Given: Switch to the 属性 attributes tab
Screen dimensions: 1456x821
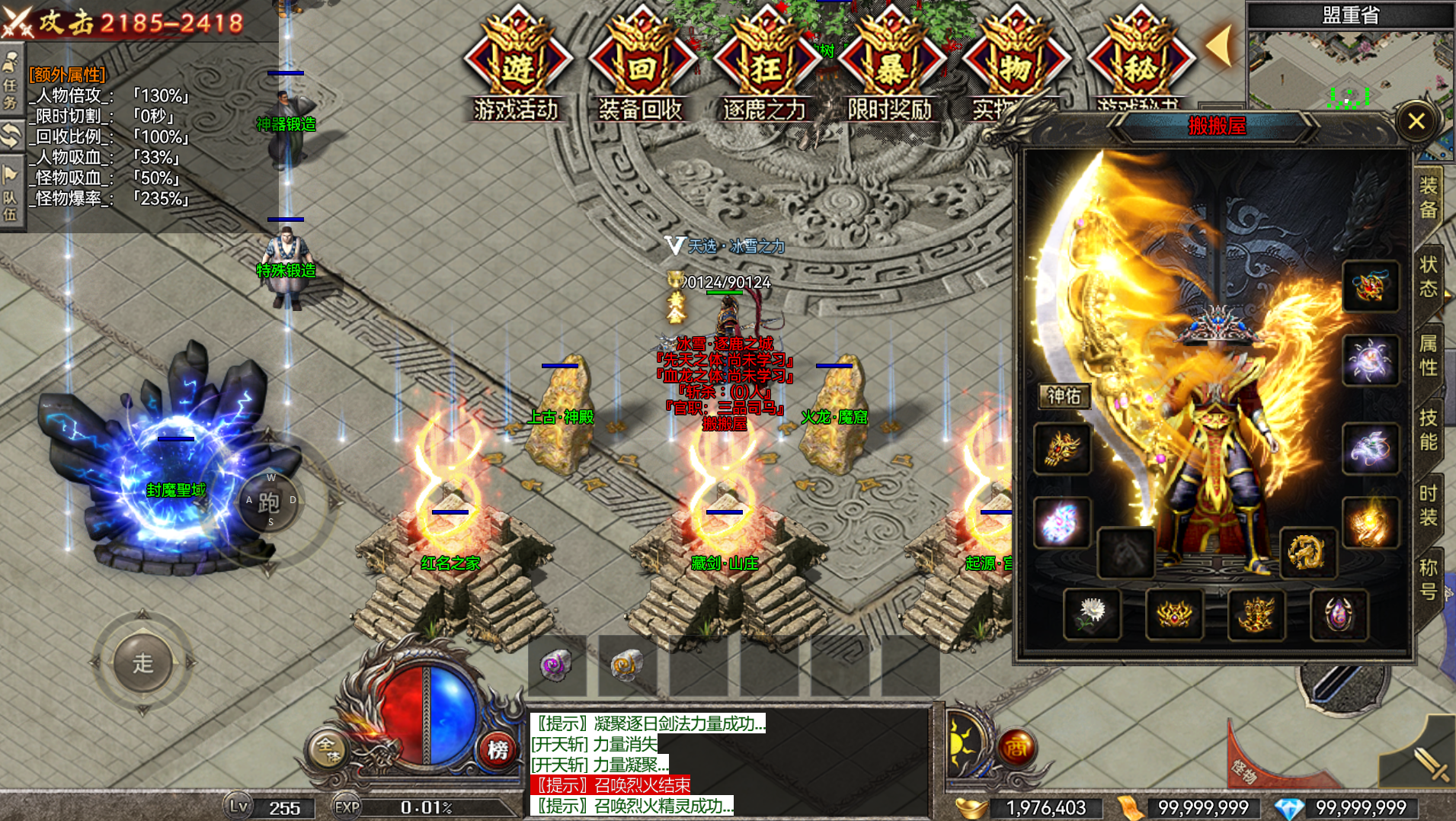Looking at the screenshot, I should [1429, 355].
